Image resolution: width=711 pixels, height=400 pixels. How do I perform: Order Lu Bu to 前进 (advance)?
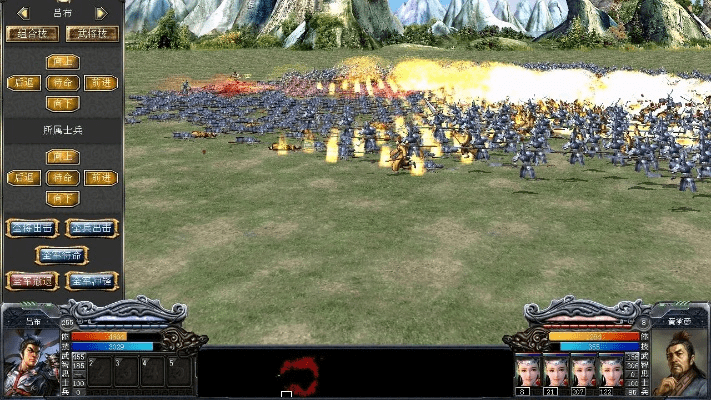(x=100, y=83)
